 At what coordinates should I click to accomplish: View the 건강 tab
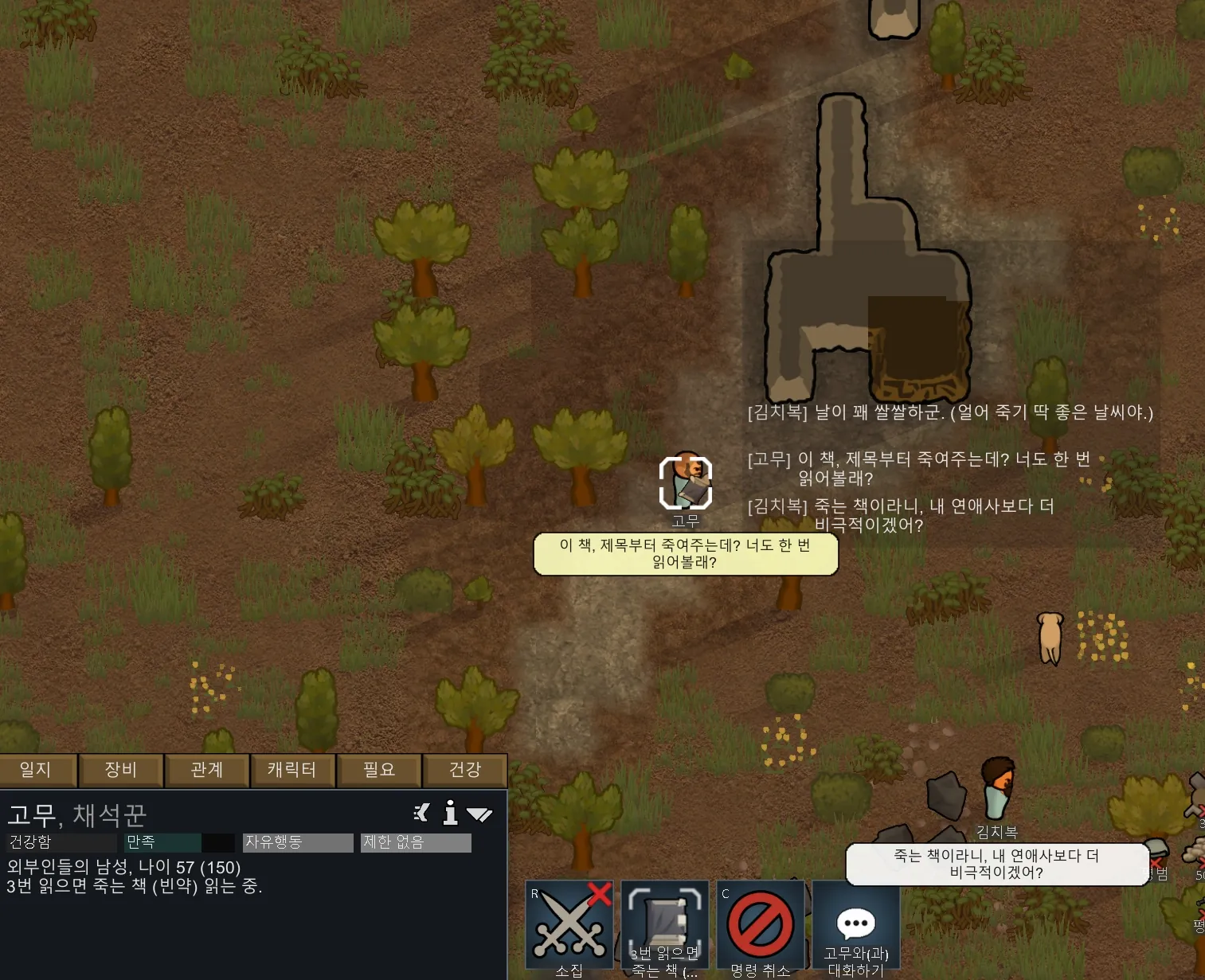[465, 770]
